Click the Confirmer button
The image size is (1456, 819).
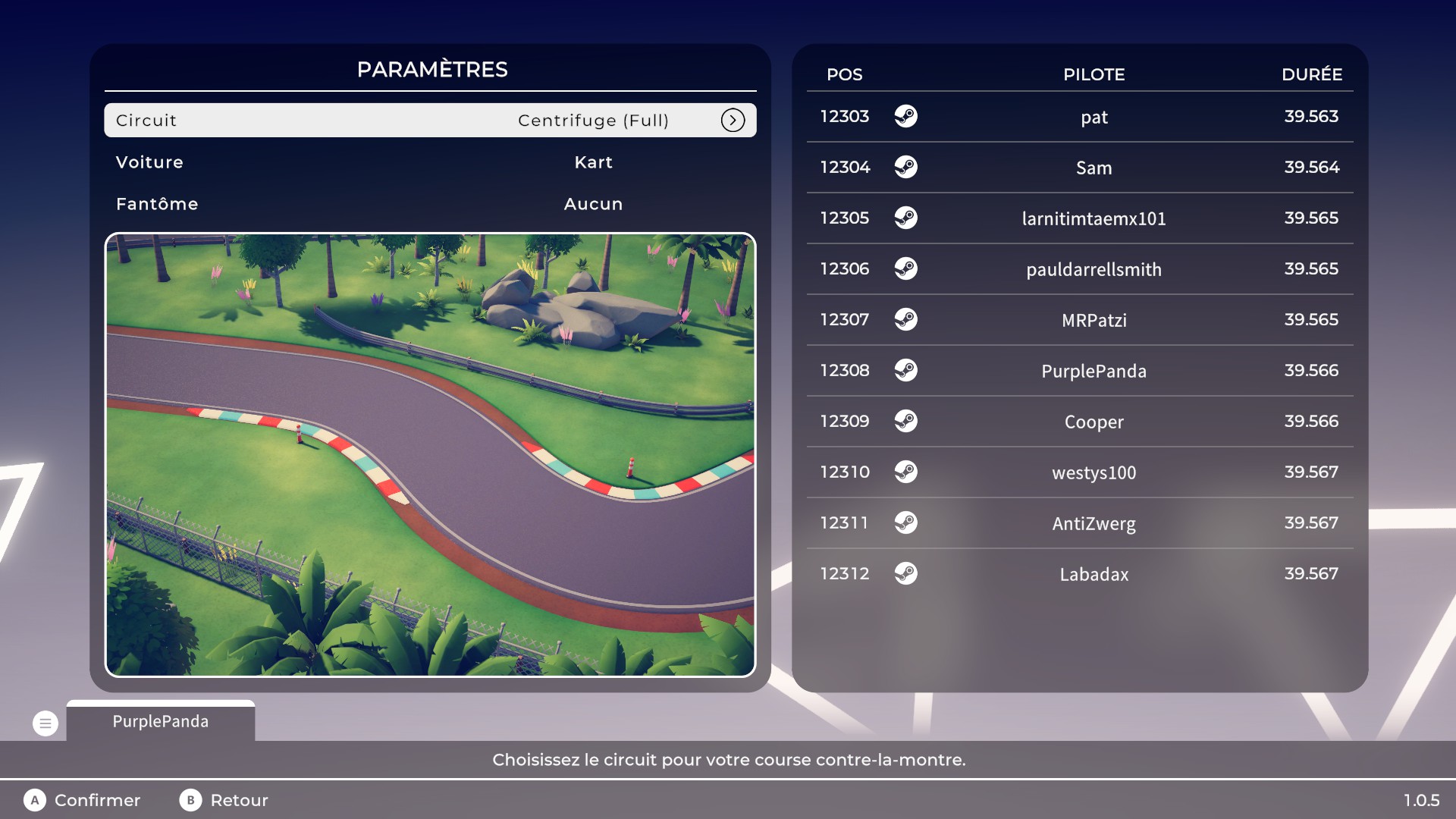click(x=83, y=800)
